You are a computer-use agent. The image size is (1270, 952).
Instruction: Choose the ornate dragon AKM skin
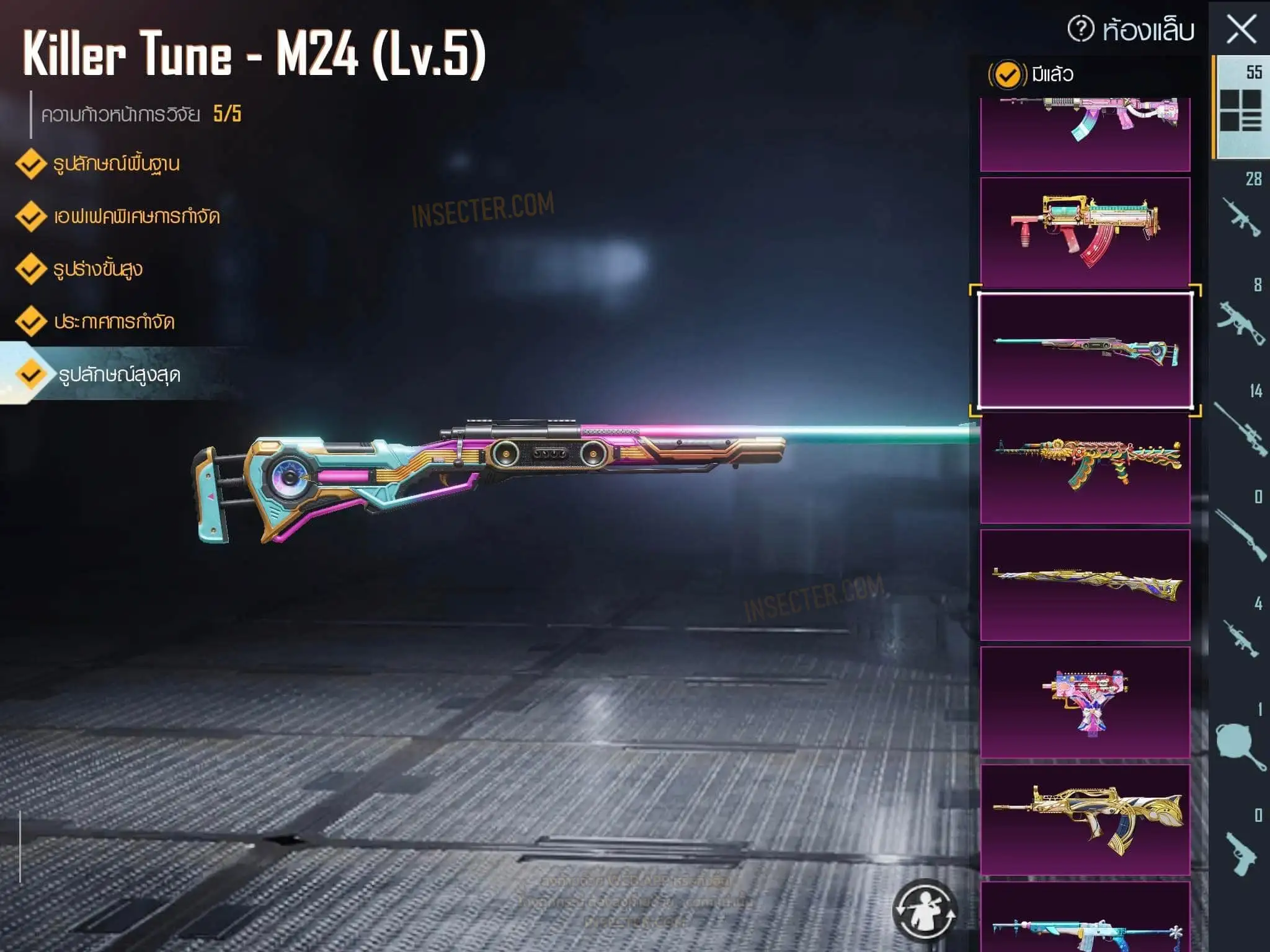tap(1085, 468)
